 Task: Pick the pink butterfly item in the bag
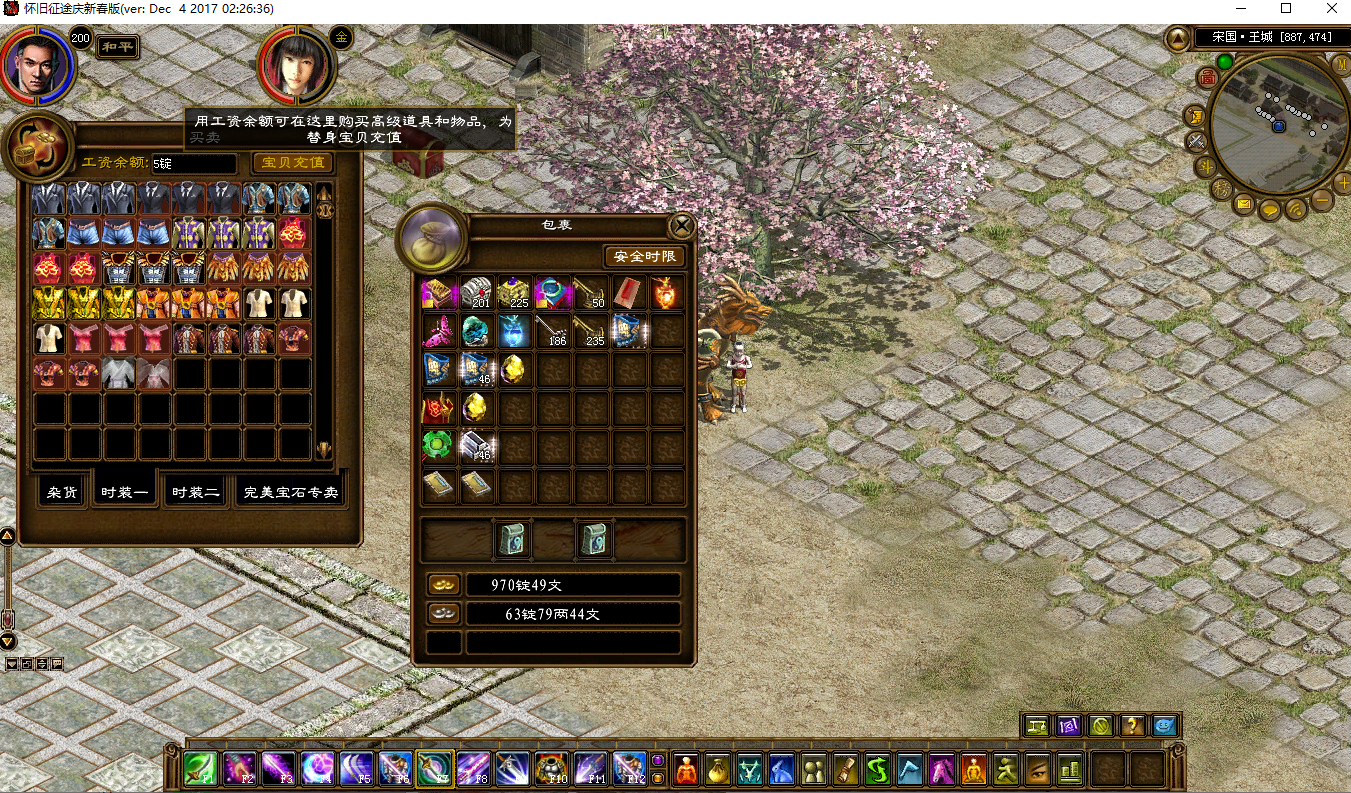440,331
